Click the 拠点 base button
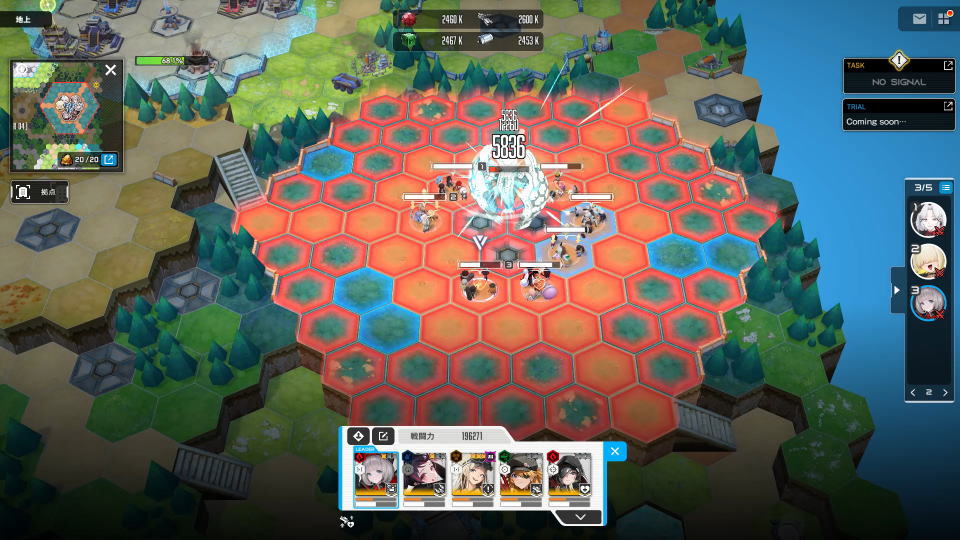 pos(38,191)
